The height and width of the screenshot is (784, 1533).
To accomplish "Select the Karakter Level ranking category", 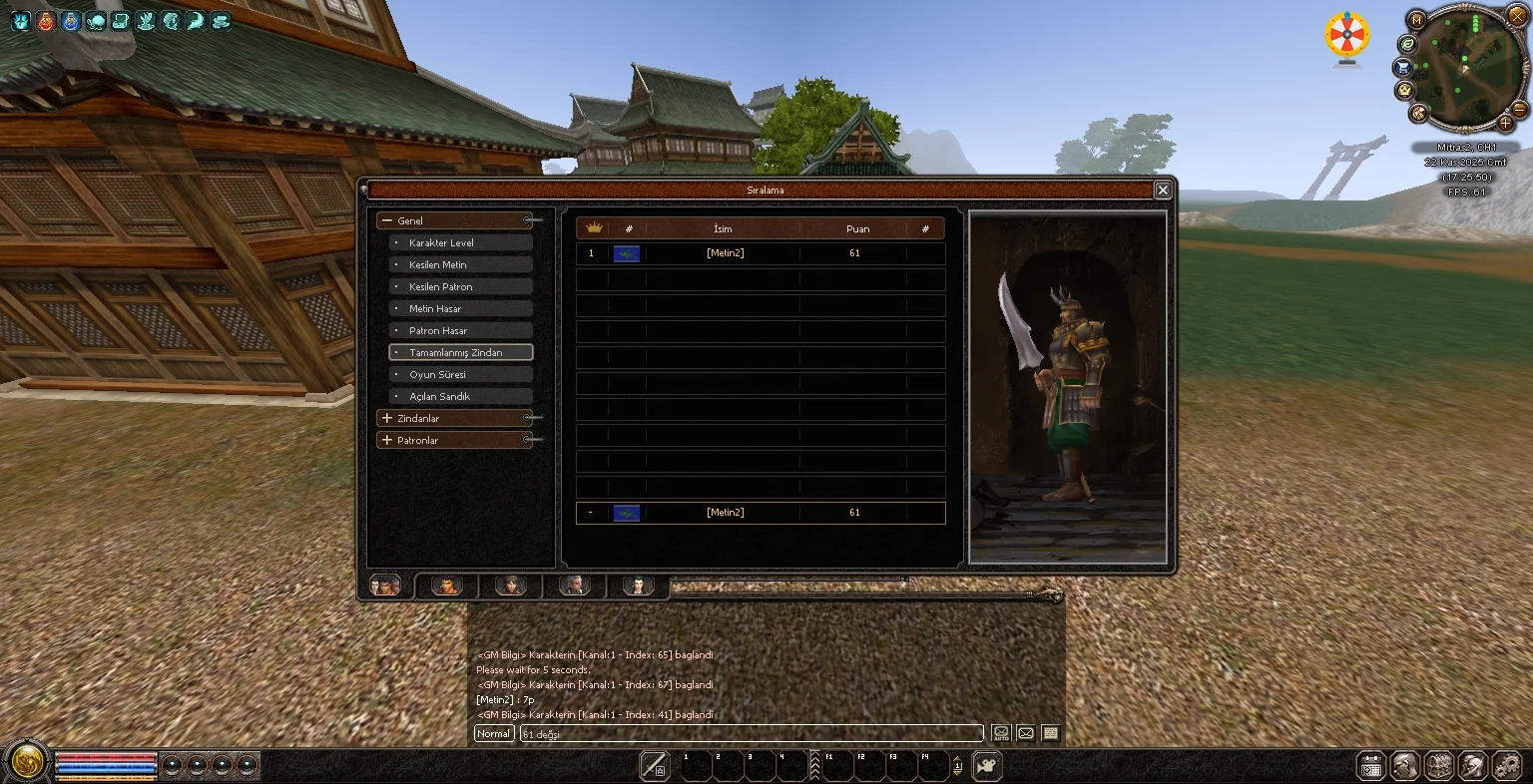I will tap(460, 242).
